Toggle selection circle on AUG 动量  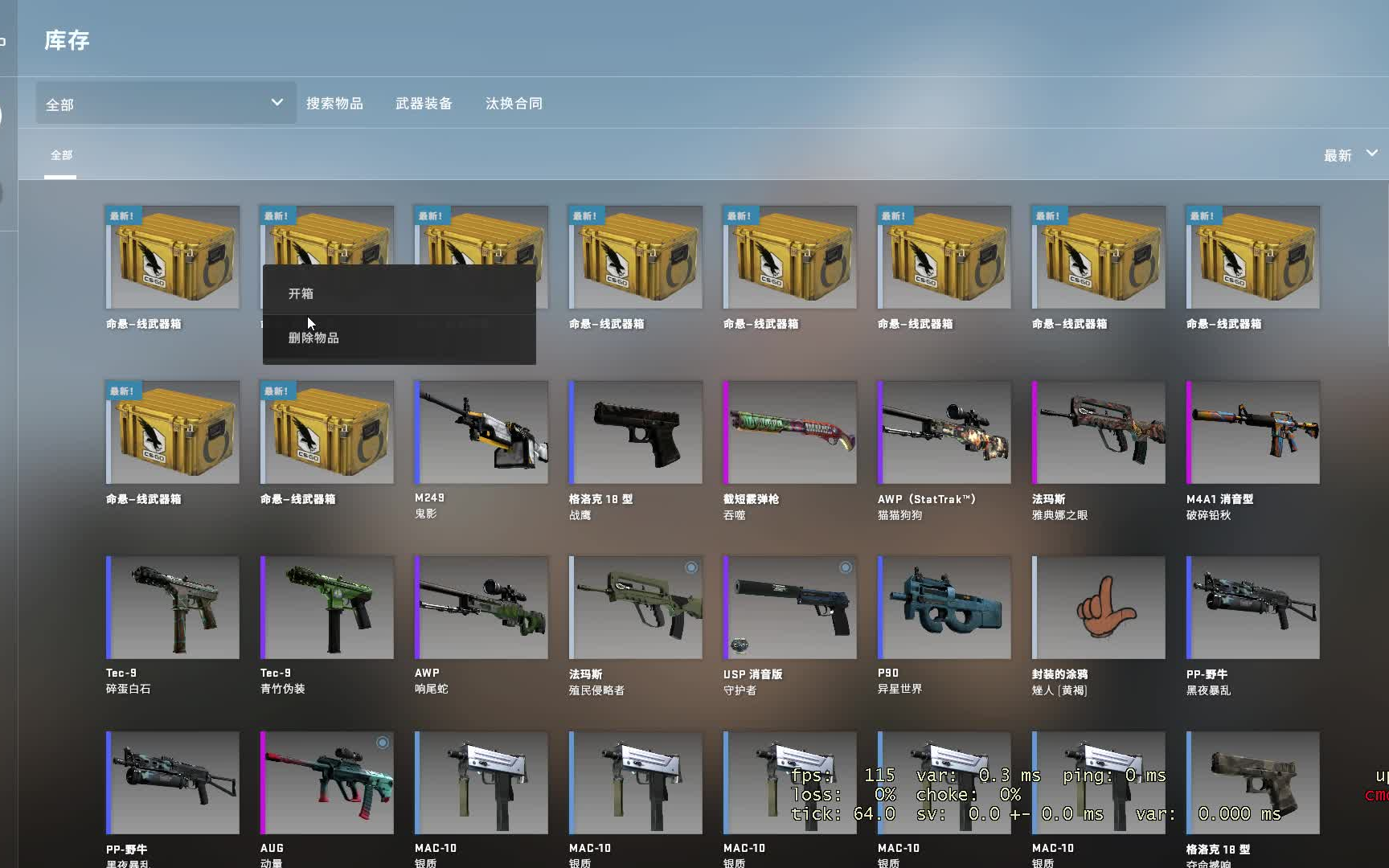click(x=382, y=743)
